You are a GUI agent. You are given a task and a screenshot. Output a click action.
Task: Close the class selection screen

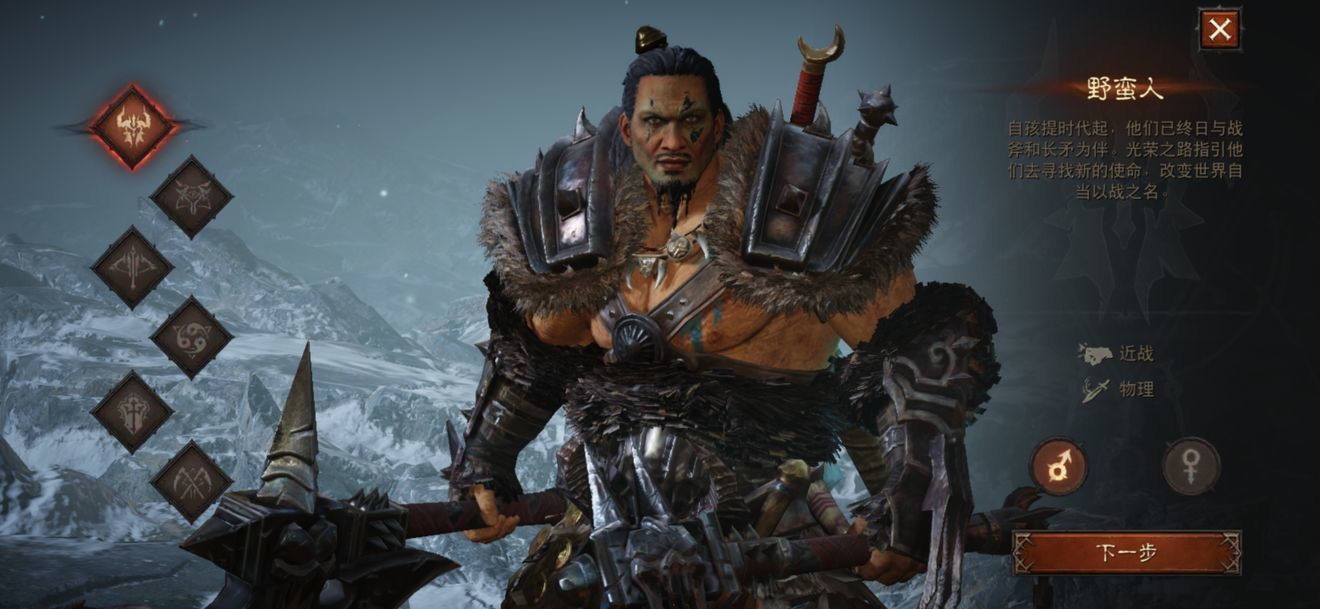click(x=1219, y=30)
